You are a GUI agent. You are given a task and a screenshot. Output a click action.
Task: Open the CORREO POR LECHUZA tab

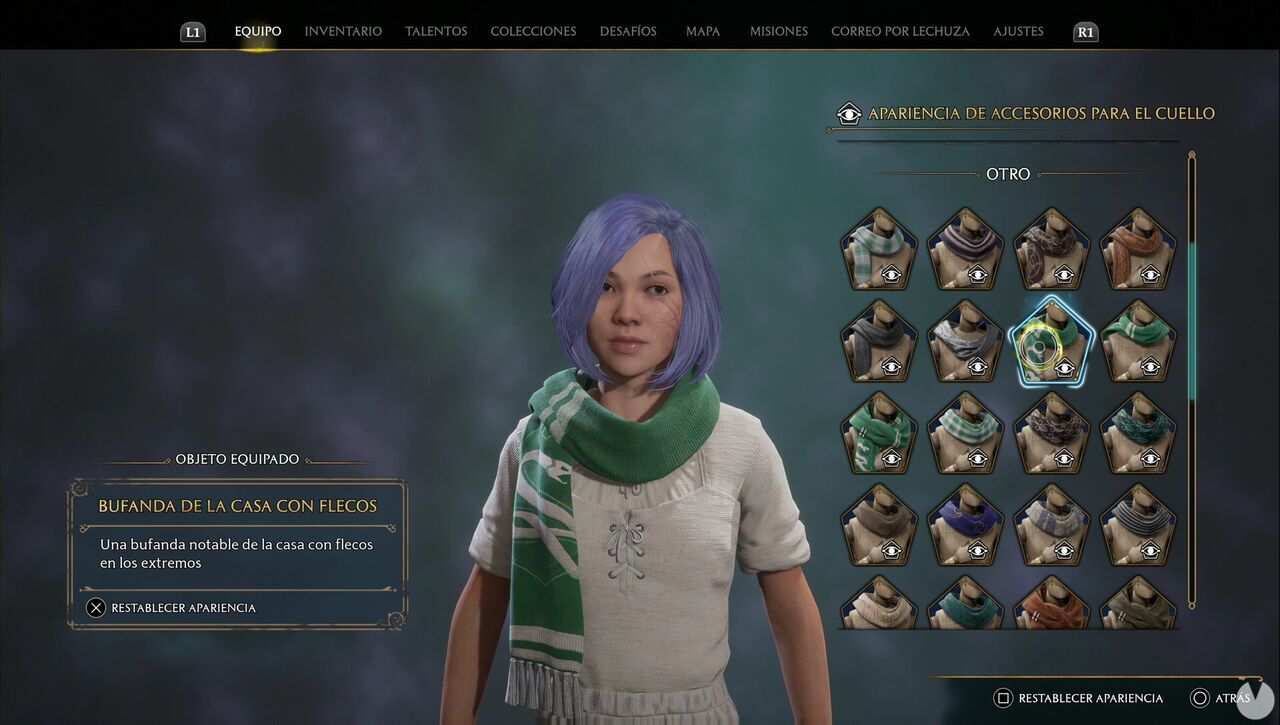tap(899, 31)
